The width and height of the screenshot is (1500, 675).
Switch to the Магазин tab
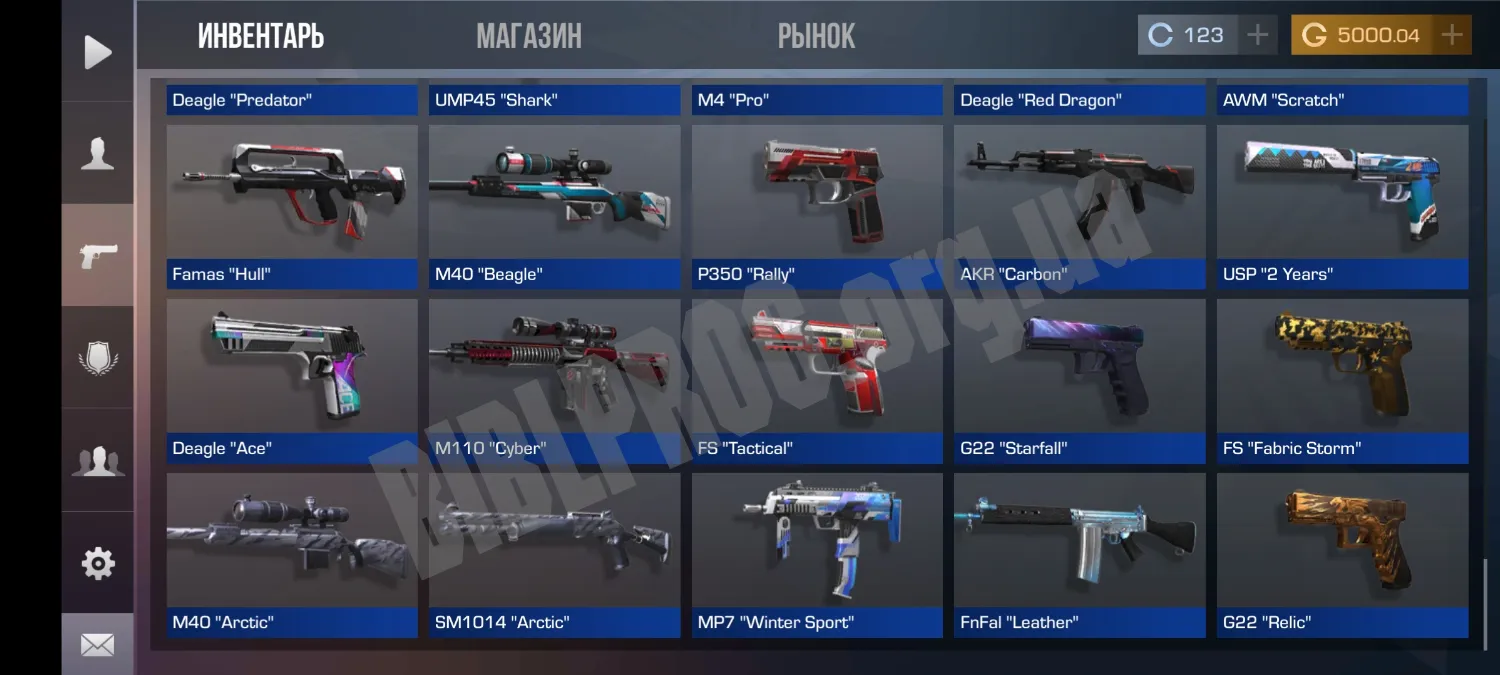[x=529, y=37]
